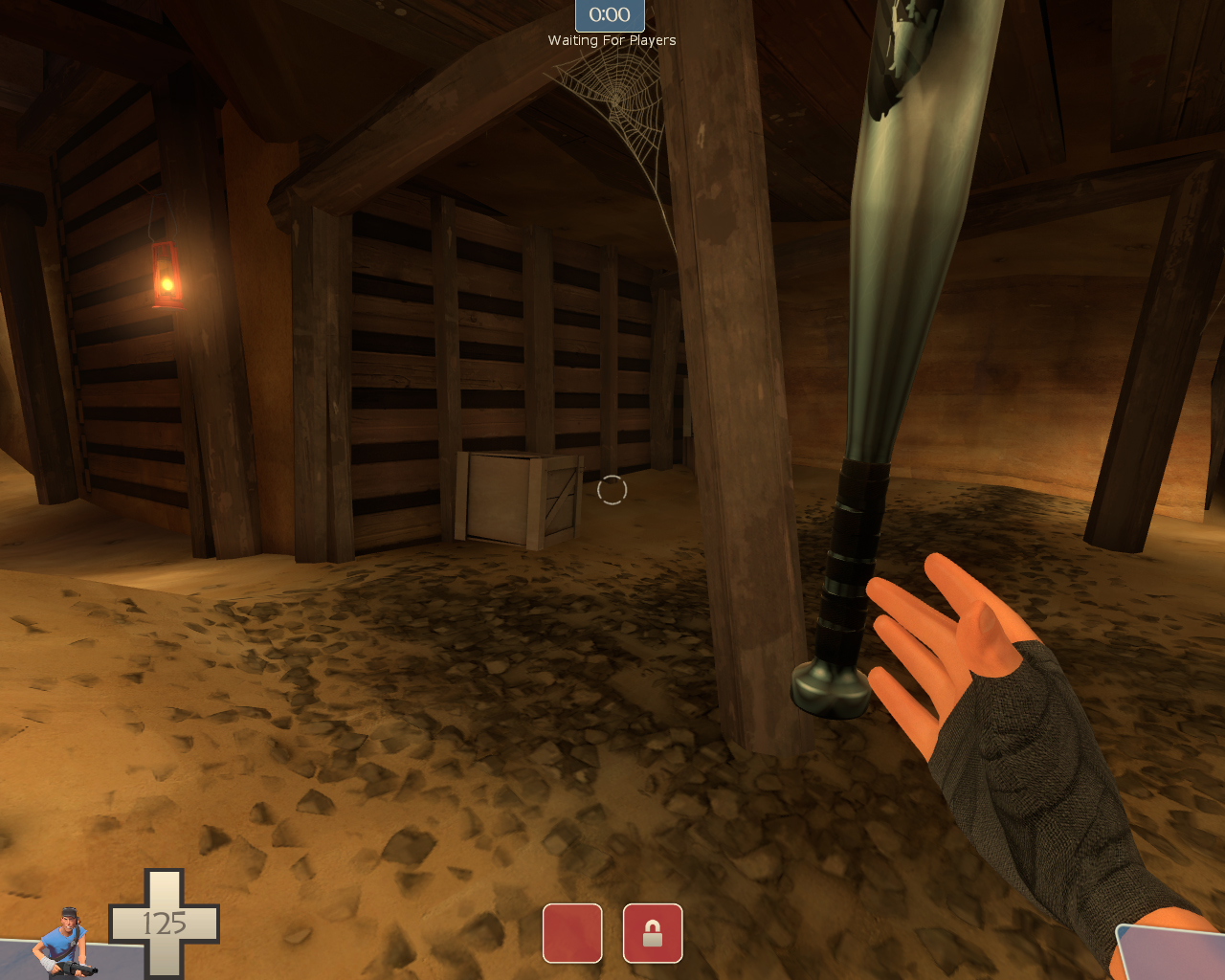Image resolution: width=1225 pixels, height=980 pixels.
Task: Click the lock icon panel at bottom center
Action: point(653,933)
